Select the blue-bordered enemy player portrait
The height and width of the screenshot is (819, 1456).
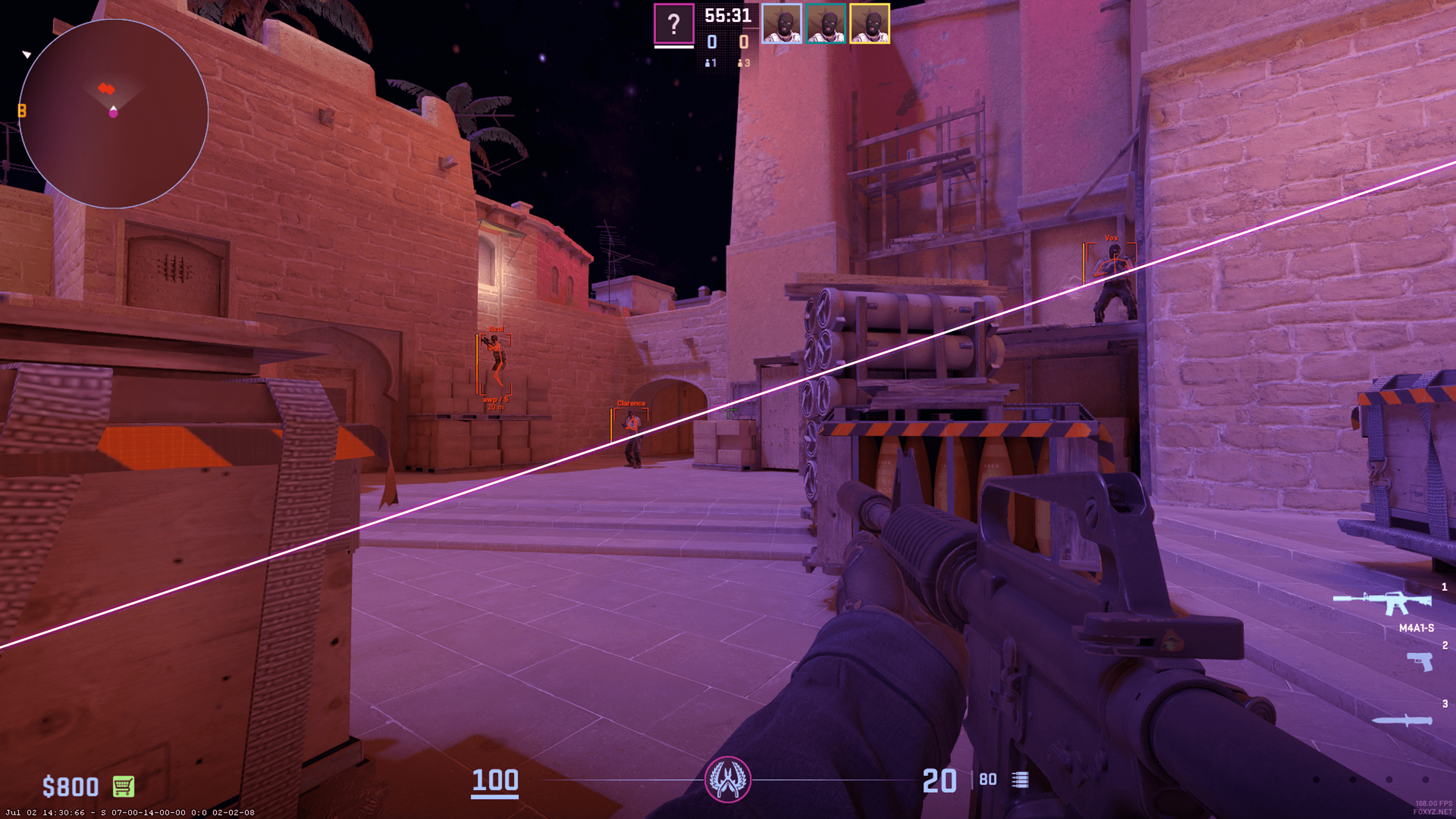pyautogui.click(x=781, y=24)
